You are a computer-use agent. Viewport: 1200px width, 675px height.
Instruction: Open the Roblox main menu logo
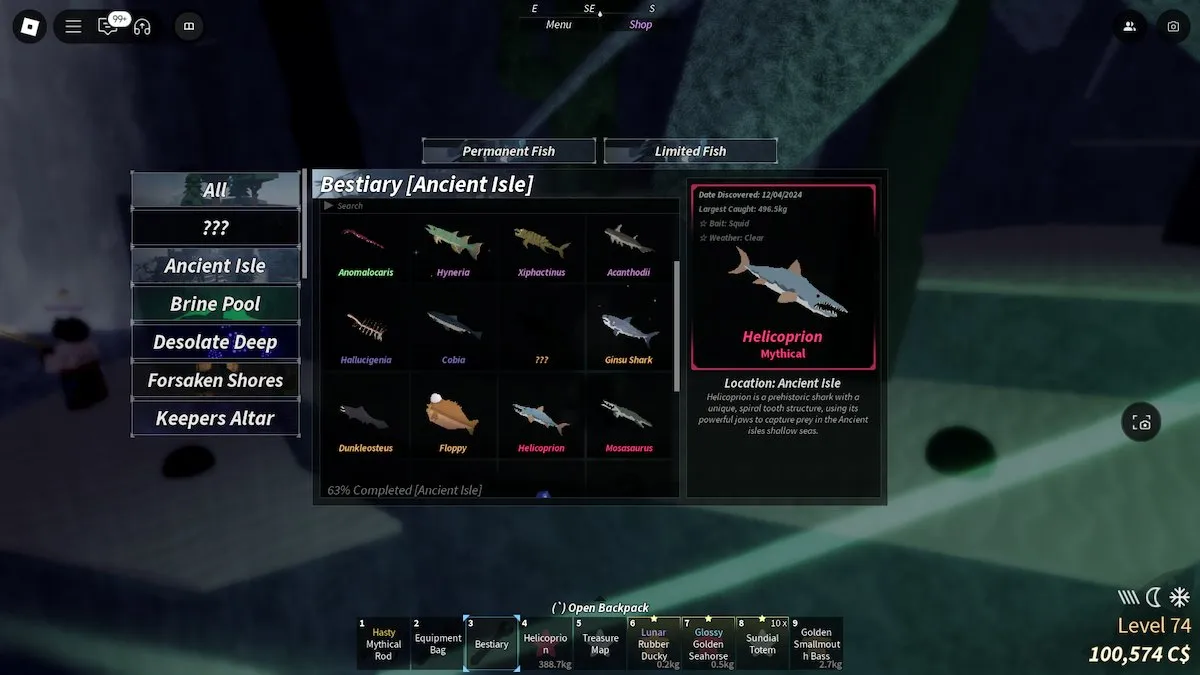29,26
